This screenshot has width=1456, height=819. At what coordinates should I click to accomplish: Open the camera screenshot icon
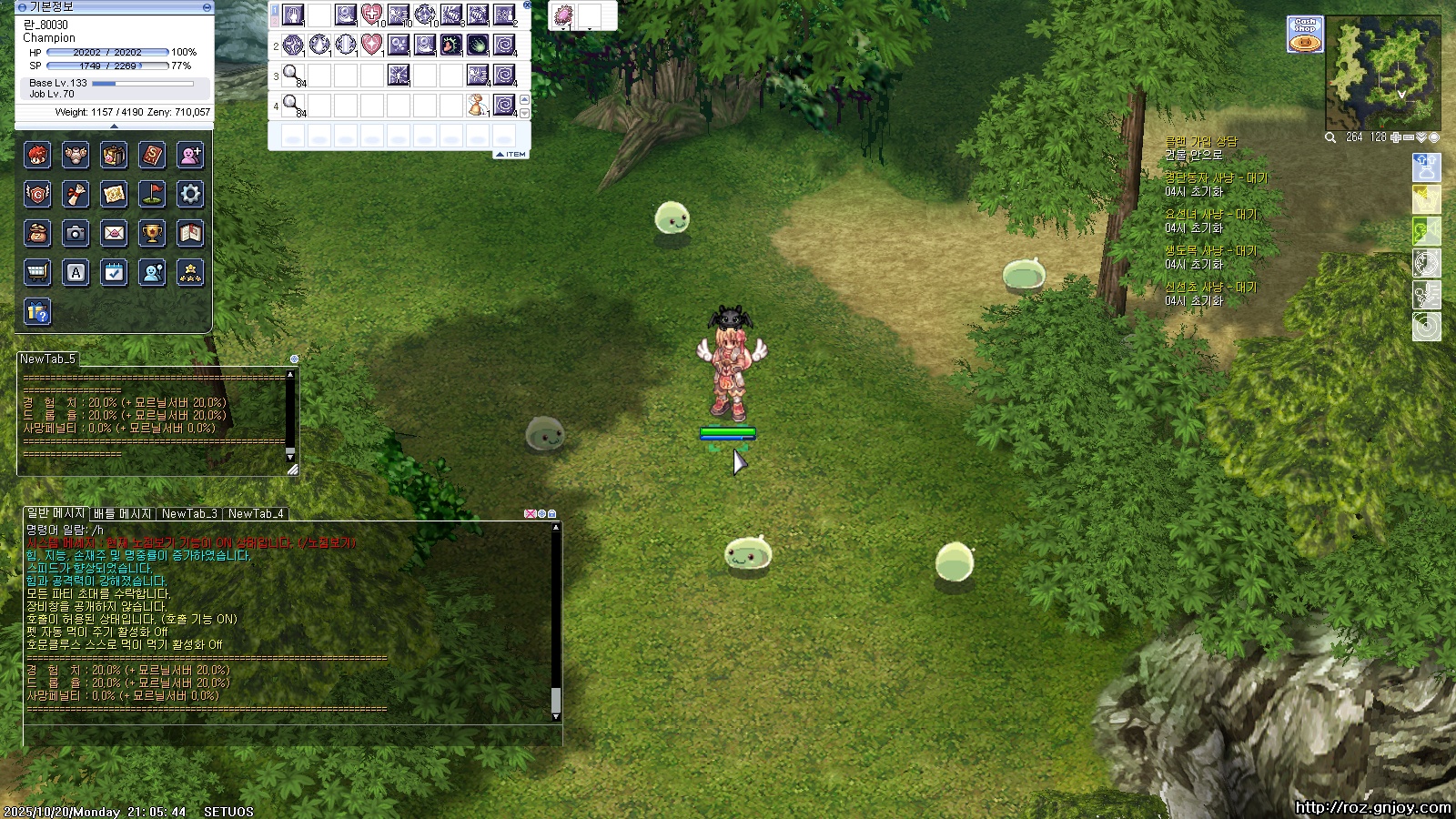click(x=76, y=234)
